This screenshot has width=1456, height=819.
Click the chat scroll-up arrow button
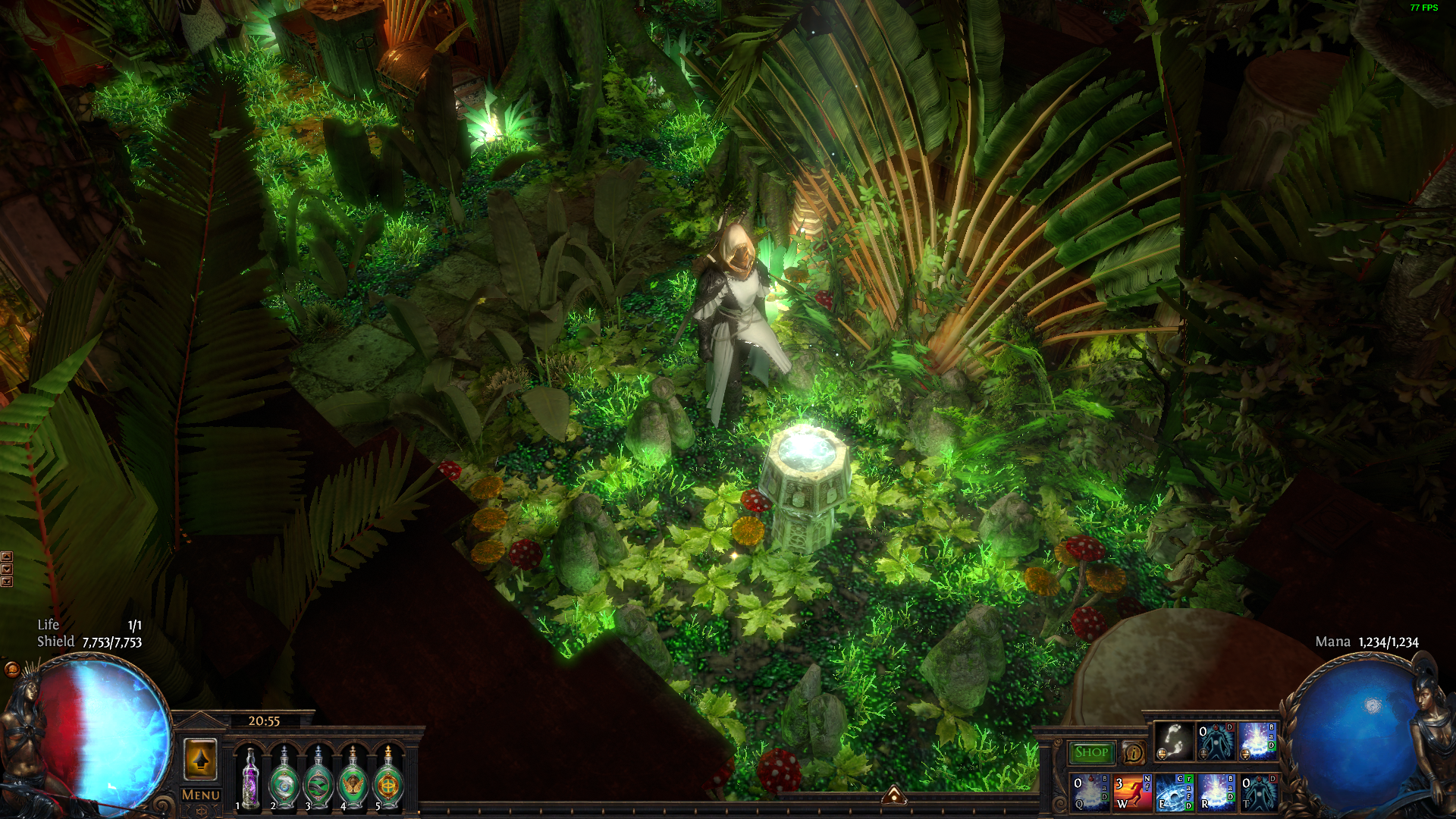7,557
